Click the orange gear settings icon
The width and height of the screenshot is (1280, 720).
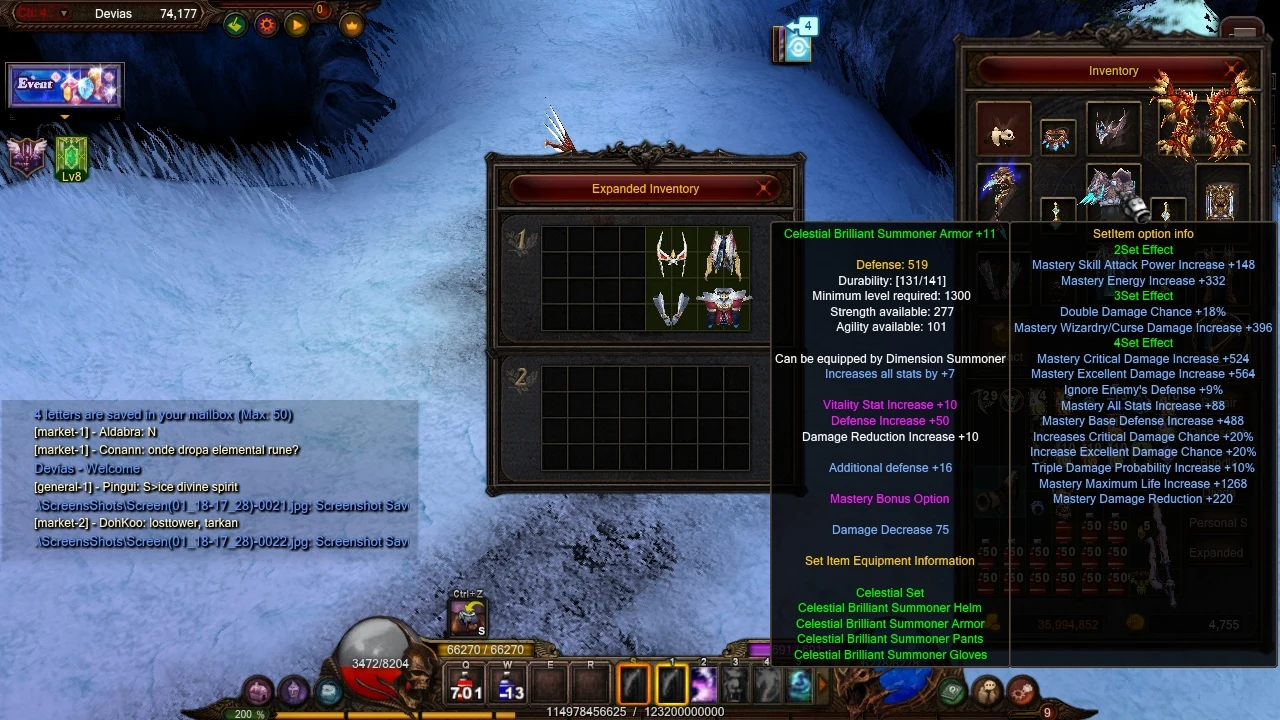click(267, 25)
